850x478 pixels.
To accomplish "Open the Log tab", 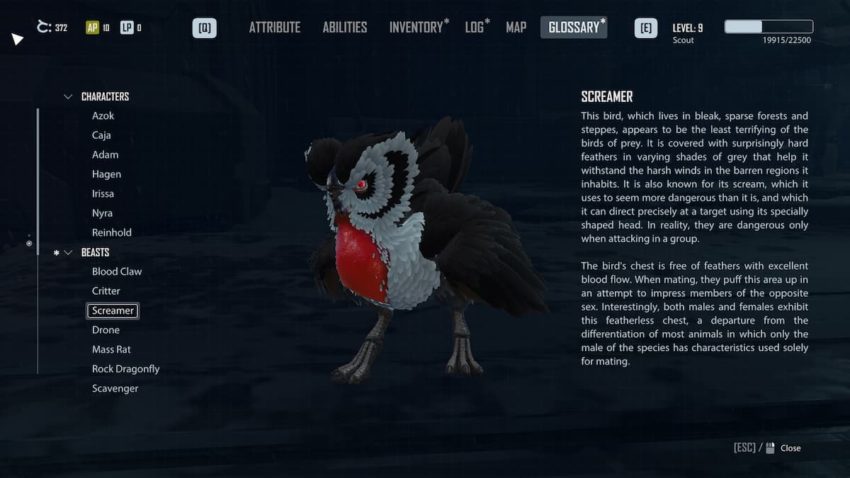I will pos(475,28).
